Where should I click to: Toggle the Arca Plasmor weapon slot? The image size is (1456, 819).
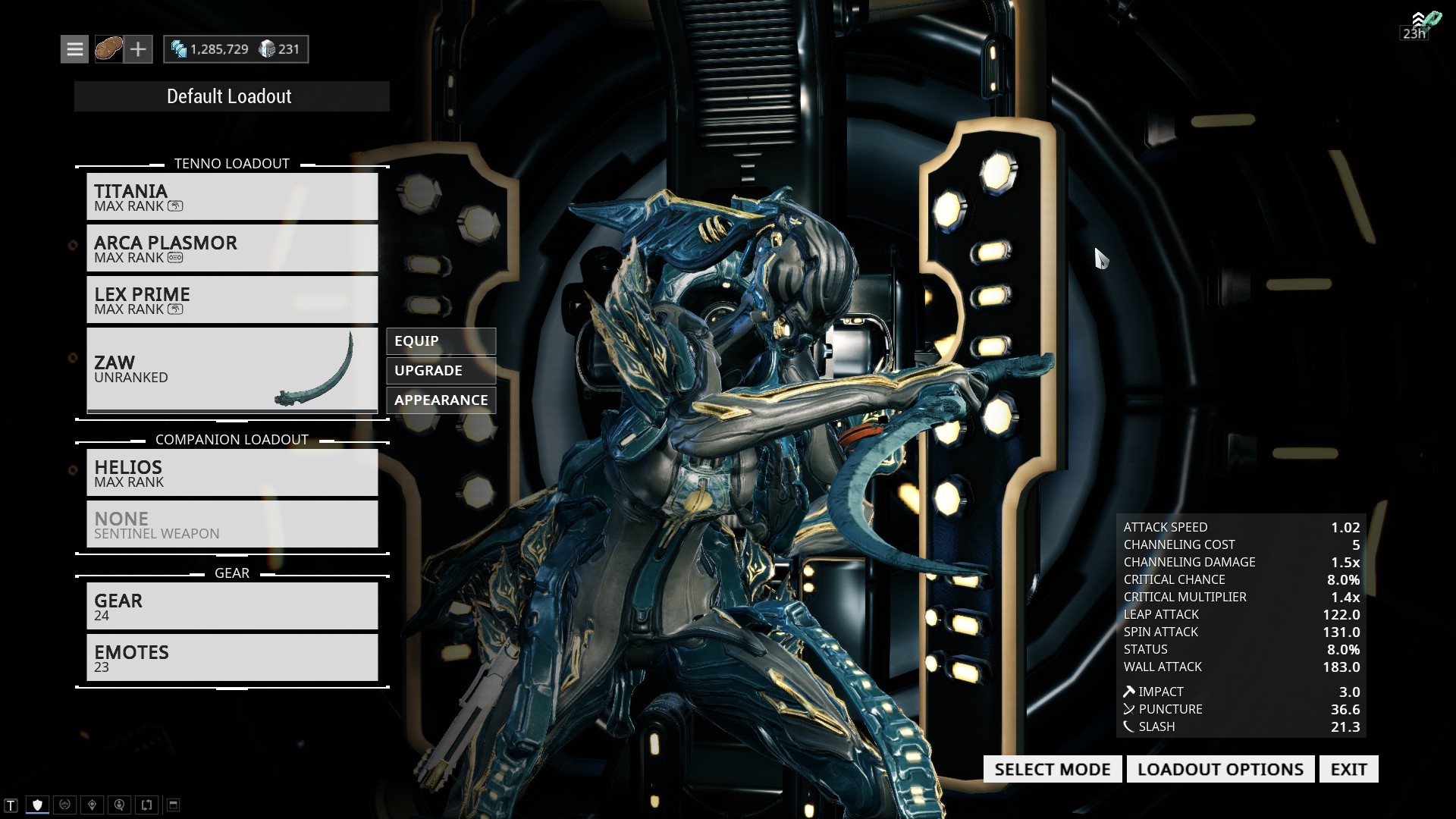point(232,248)
